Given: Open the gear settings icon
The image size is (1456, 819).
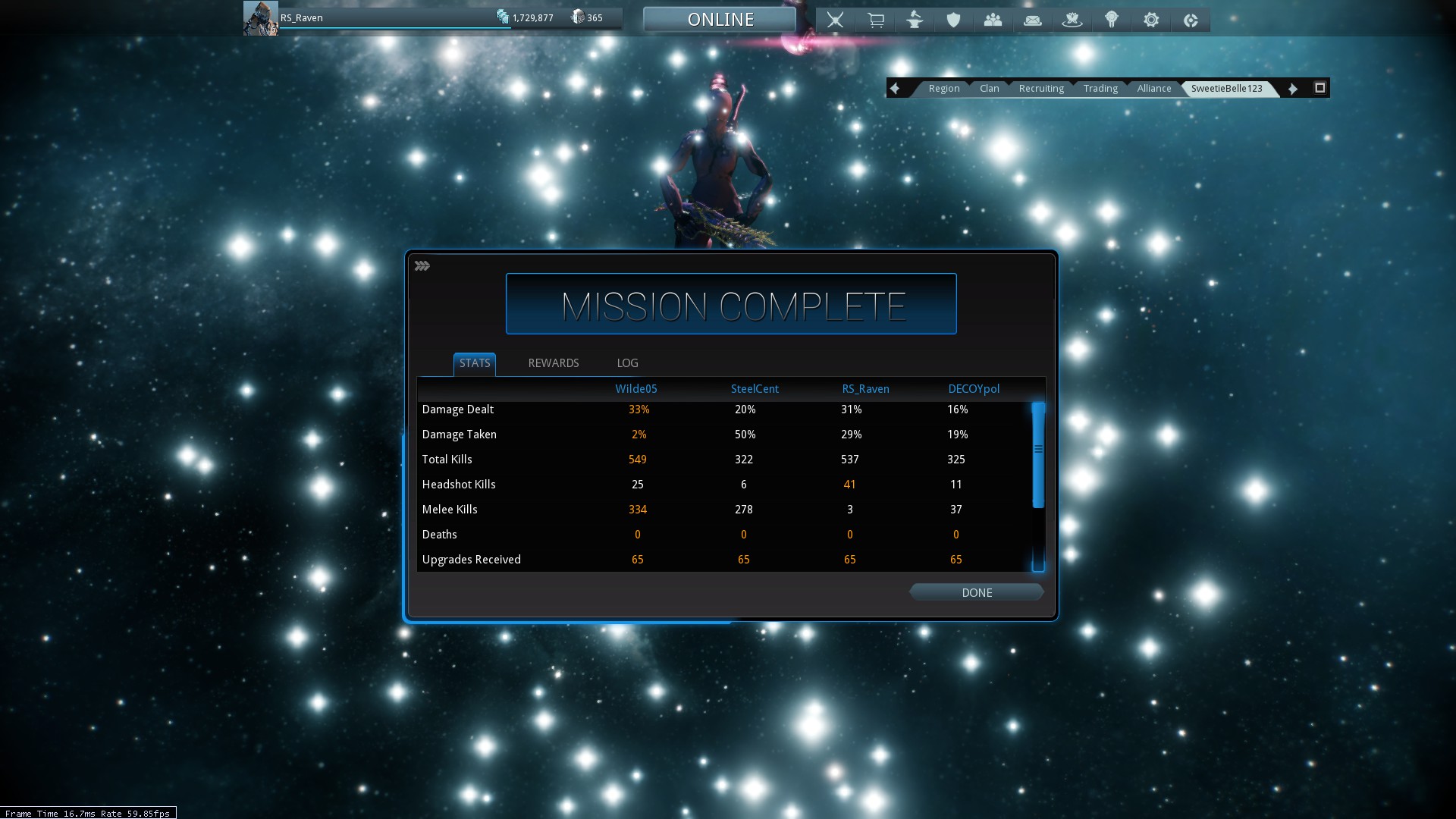Looking at the screenshot, I should (1151, 20).
